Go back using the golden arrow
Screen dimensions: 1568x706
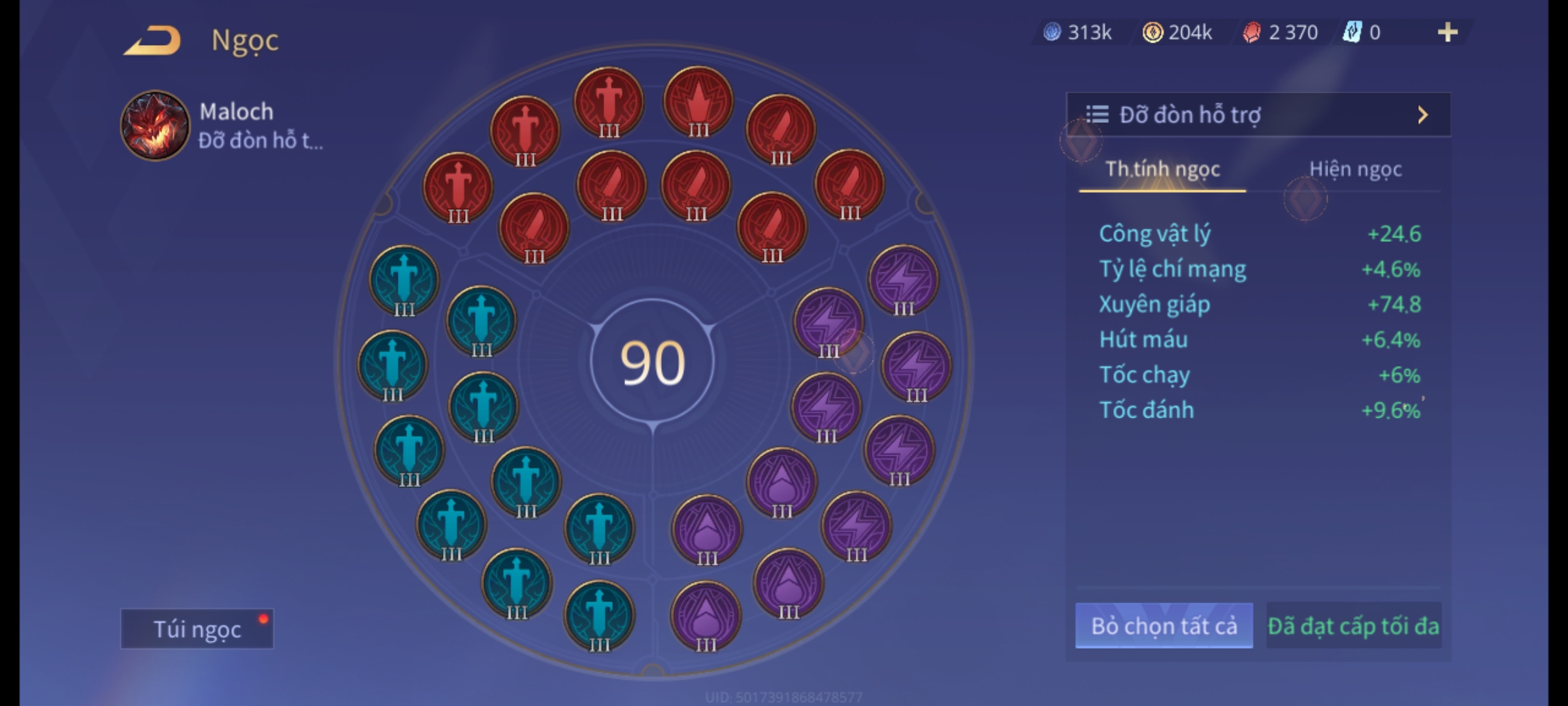coord(152,41)
